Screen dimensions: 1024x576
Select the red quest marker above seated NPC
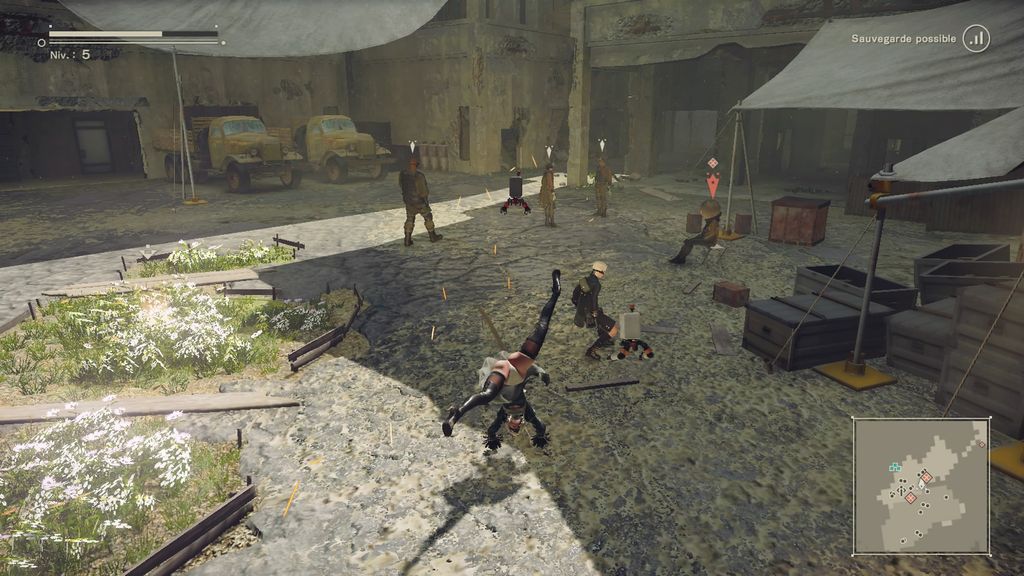[712, 184]
